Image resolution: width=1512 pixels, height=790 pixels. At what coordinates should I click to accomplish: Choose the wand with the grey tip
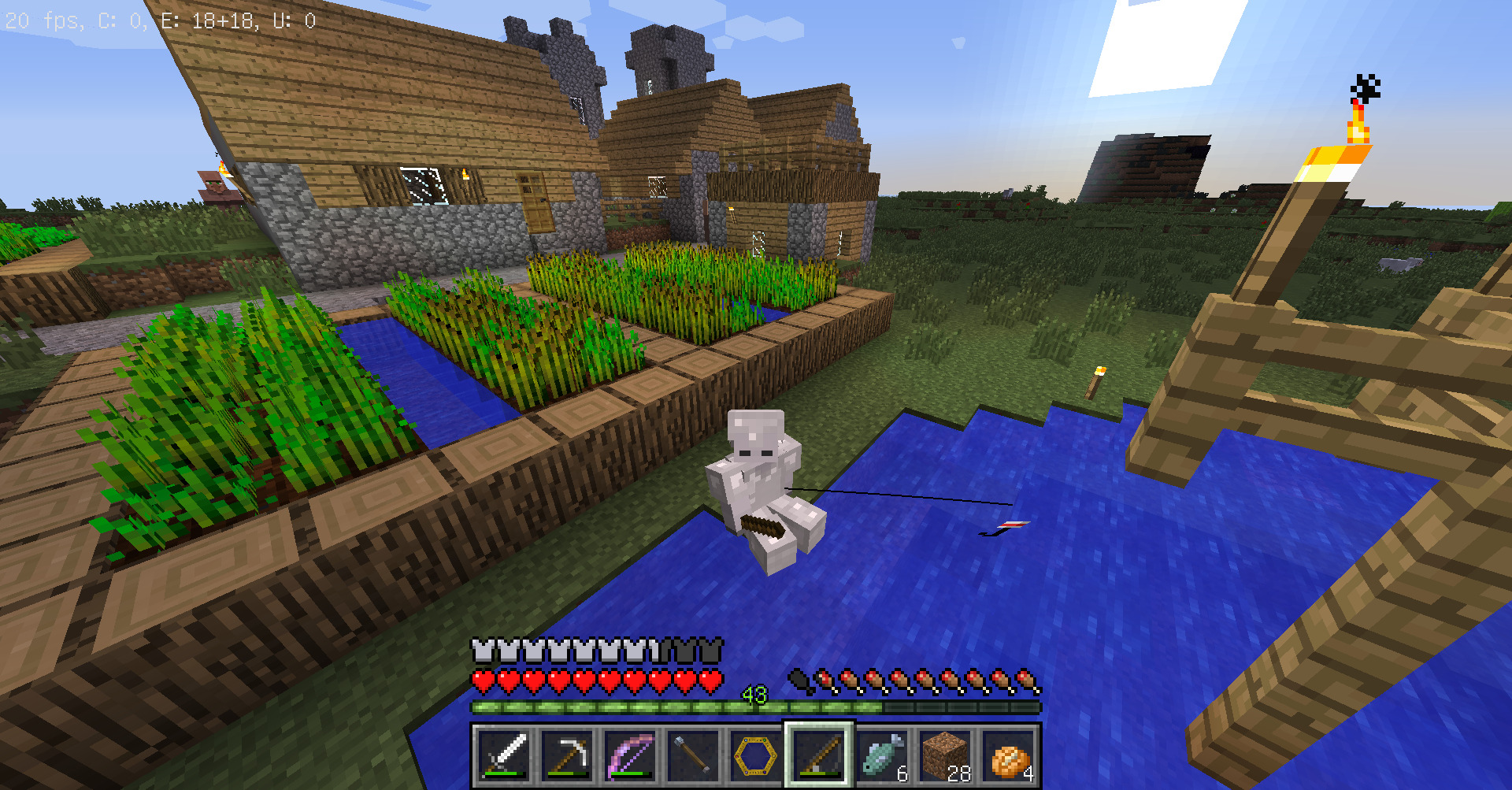693,755
